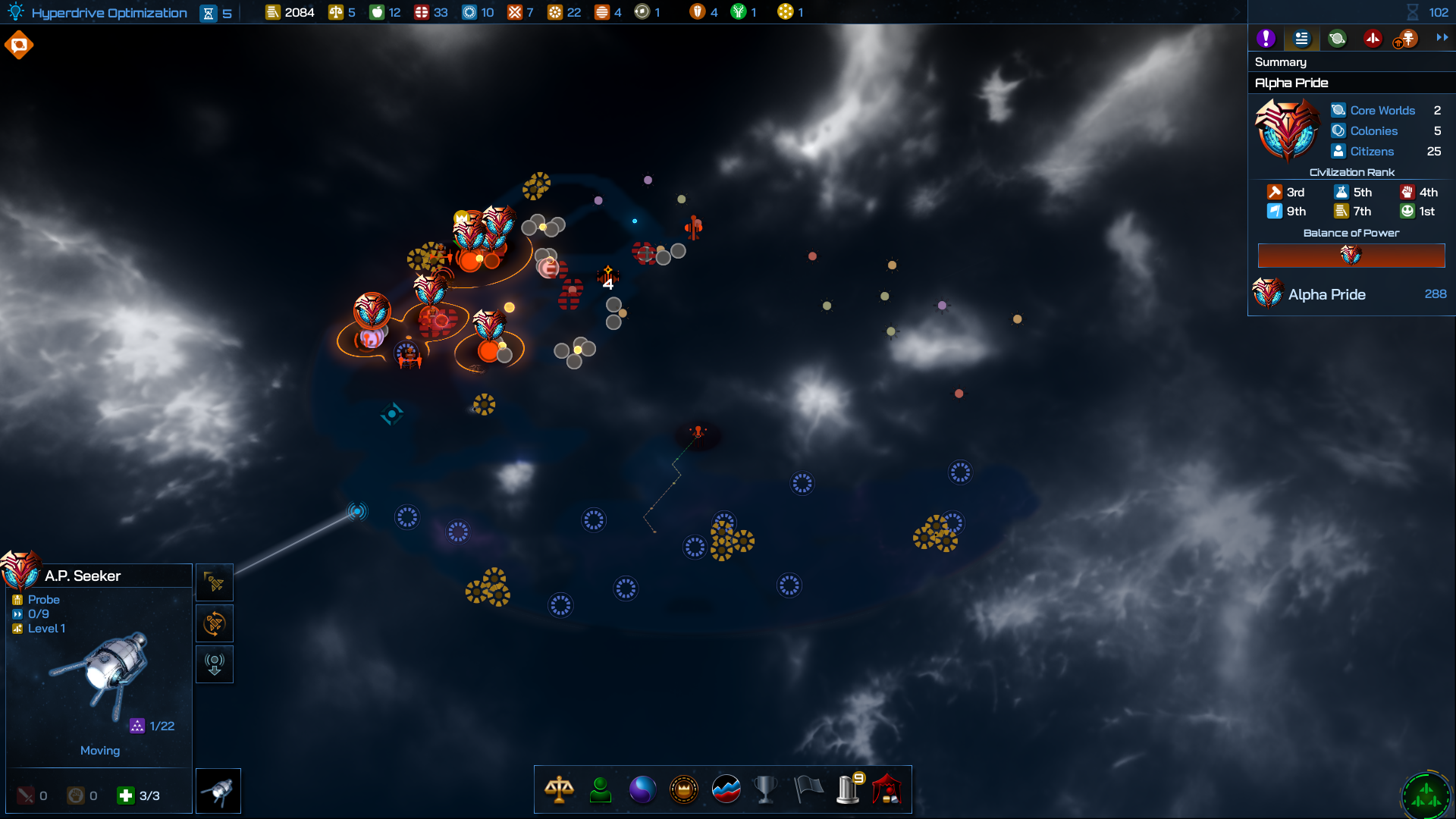Open the purple exclamation alerts tab
1456x819 pixels.
click(x=1266, y=39)
